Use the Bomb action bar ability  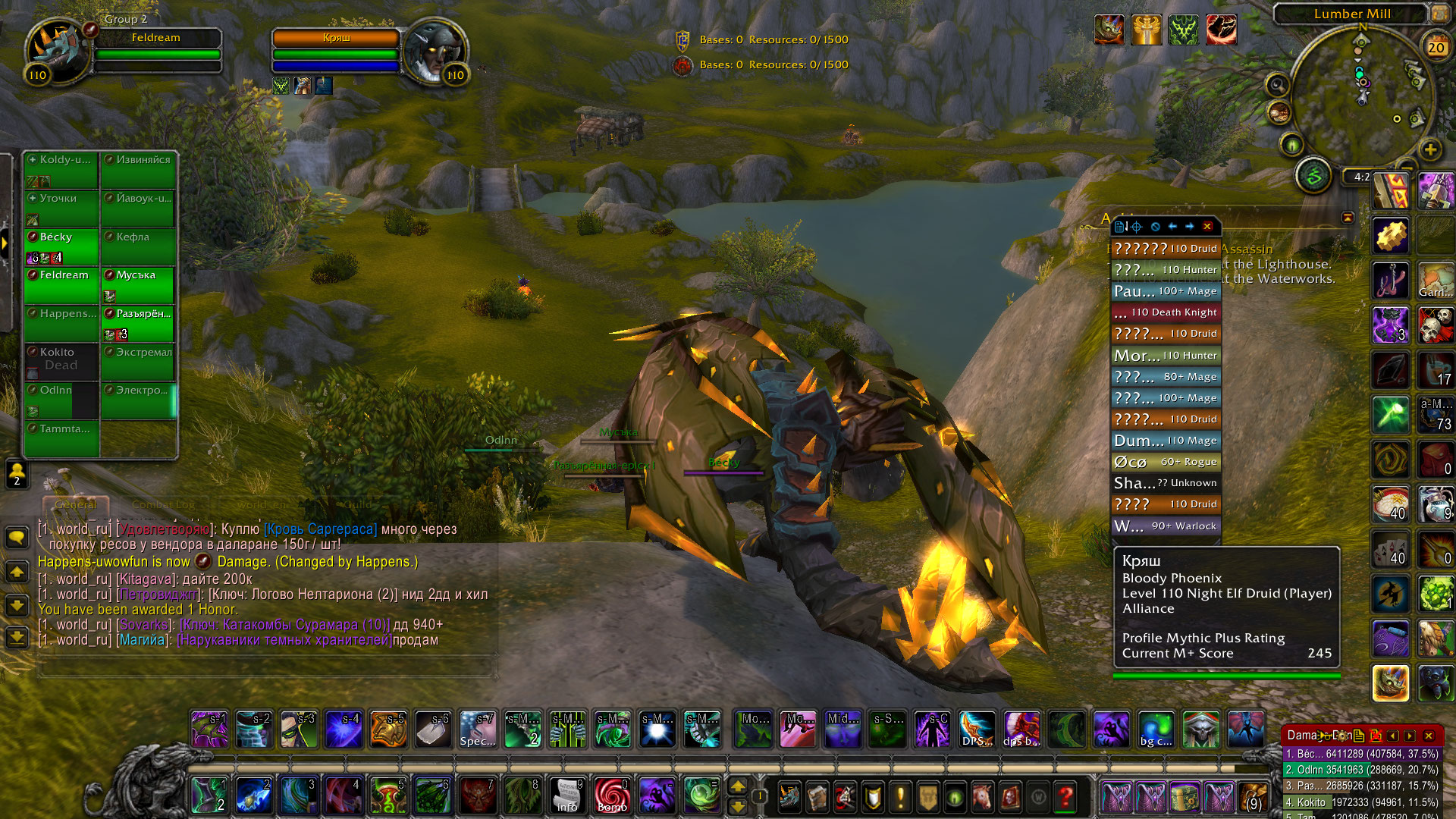(x=612, y=796)
